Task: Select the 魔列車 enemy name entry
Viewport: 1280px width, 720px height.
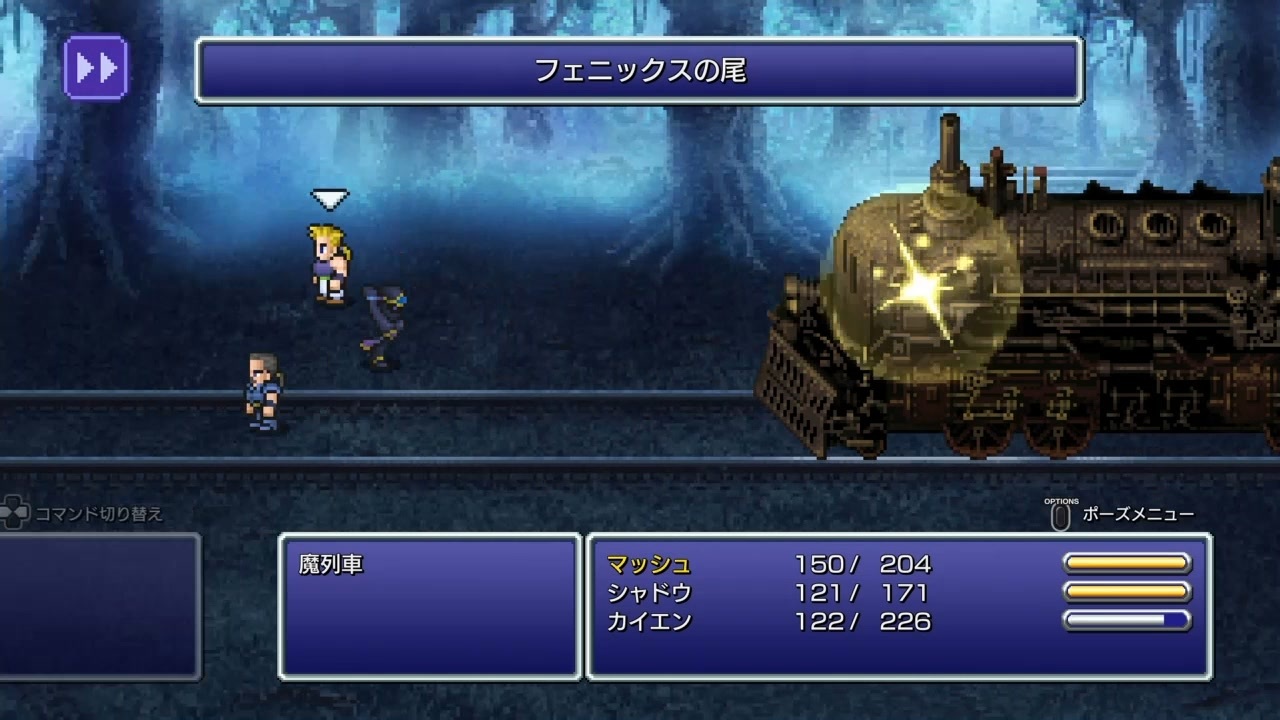Action: point(330,563)
